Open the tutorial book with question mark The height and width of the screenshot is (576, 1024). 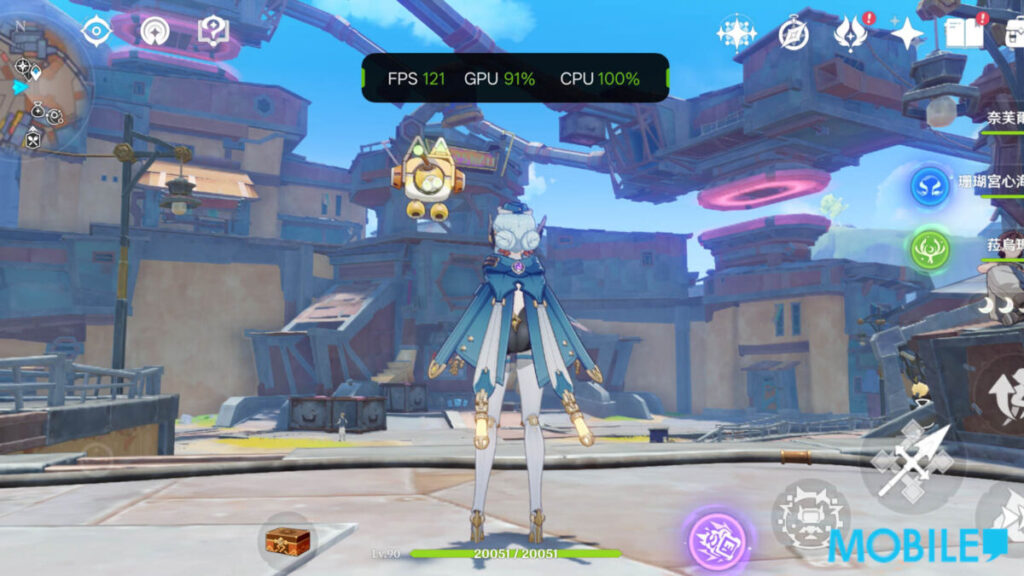(213, 31)
